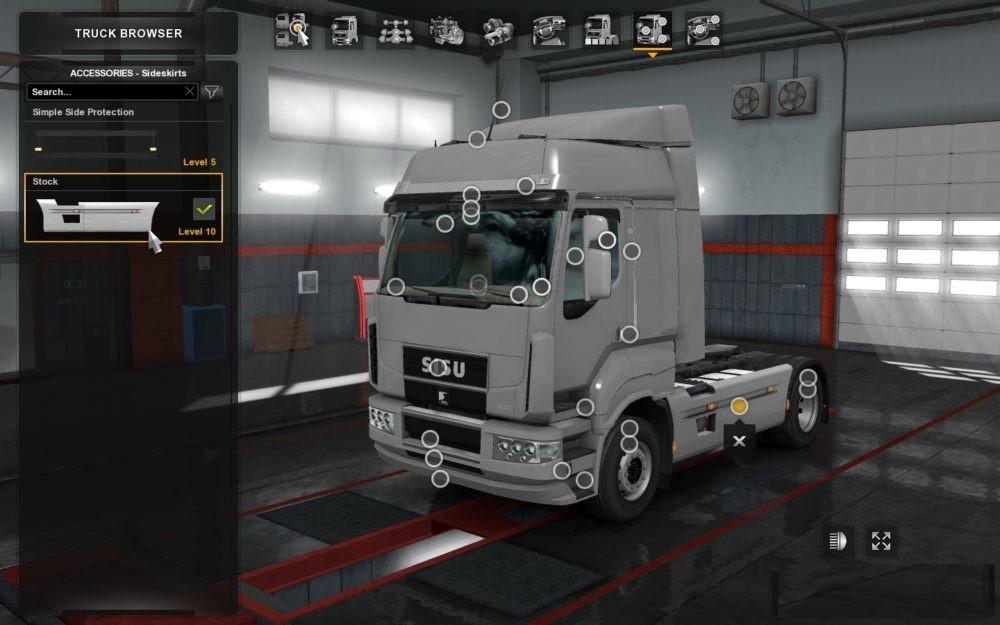Open the funnel filter button
This screenshot has width=1000, height=625.
pyautogui.click(x=212, y=92)
